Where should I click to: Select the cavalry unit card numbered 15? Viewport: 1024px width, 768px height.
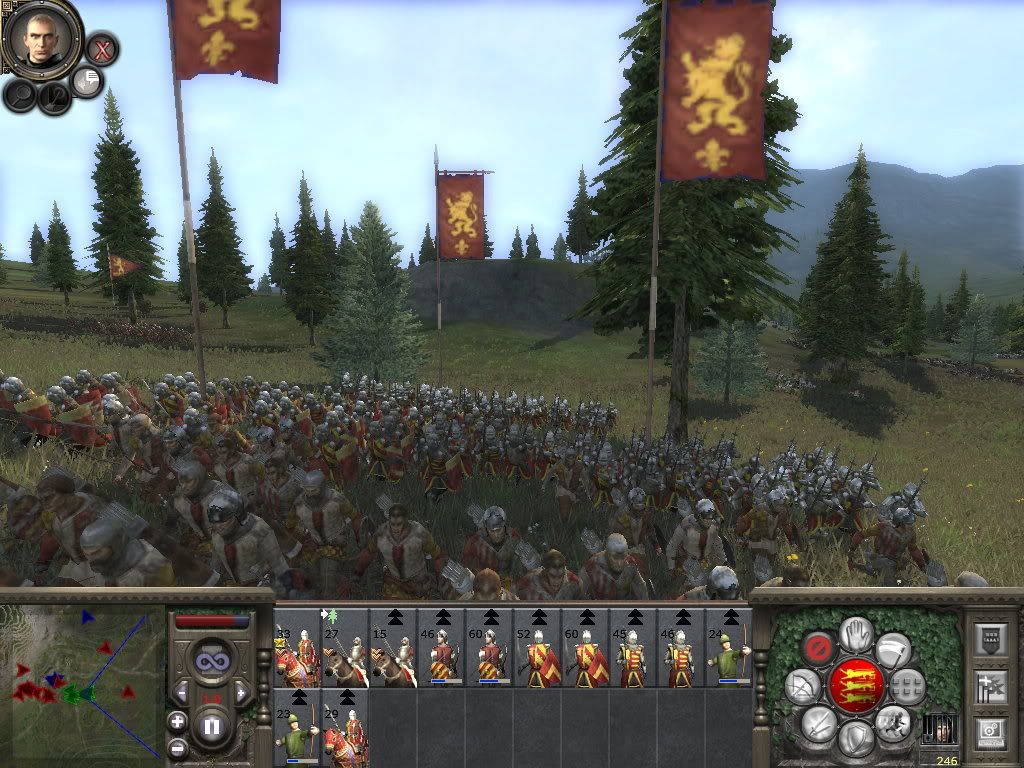click(392, 648)
